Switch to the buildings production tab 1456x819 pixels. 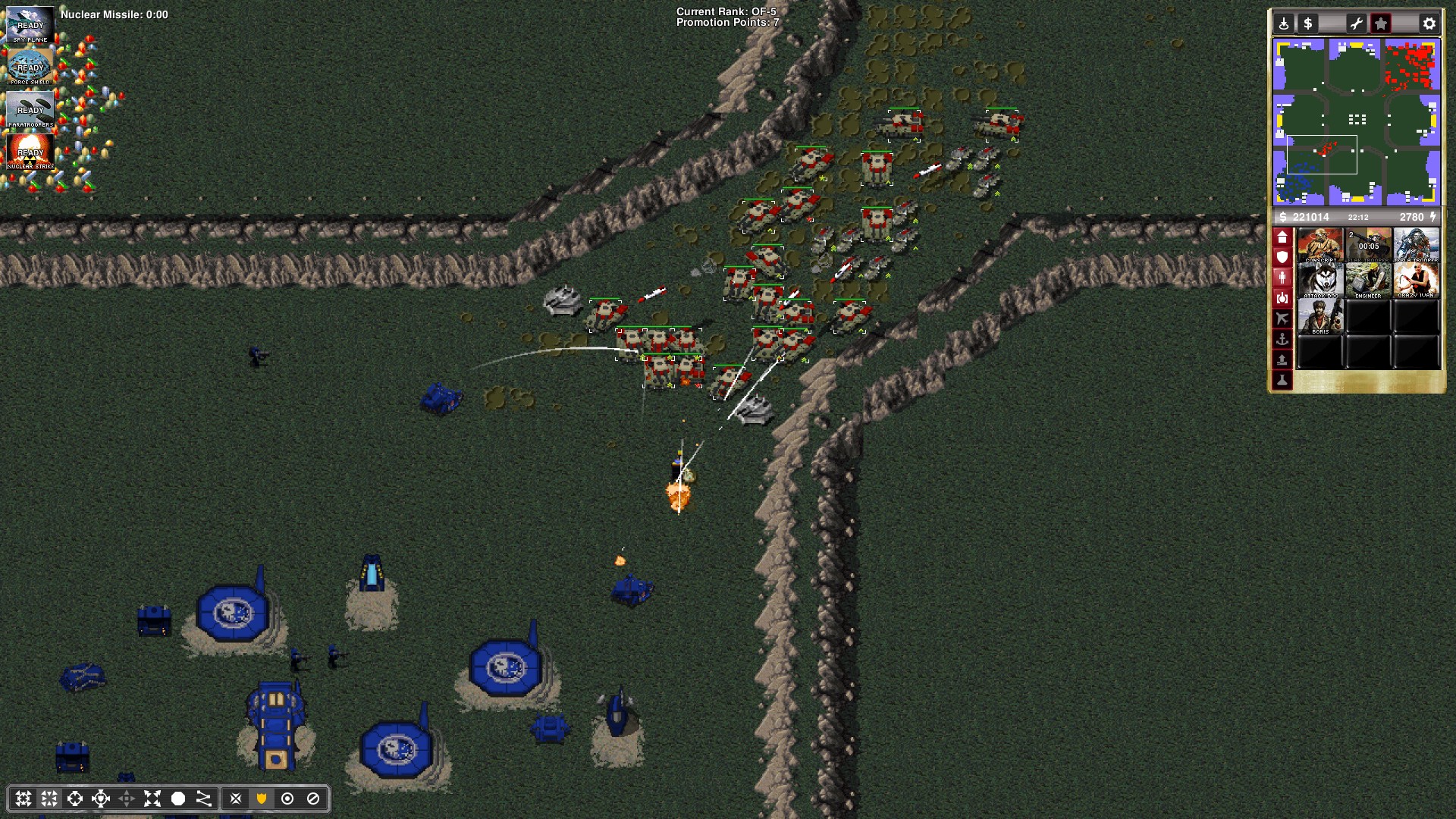click(1282, 237)
